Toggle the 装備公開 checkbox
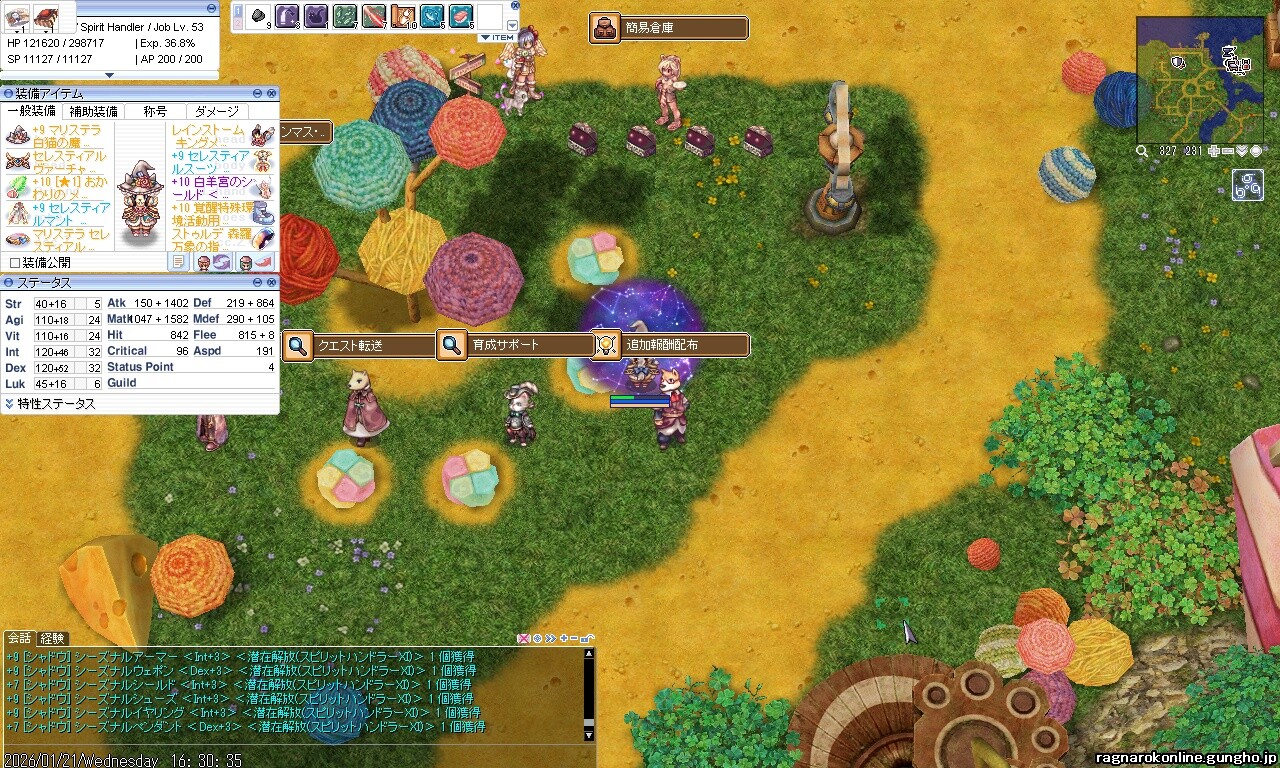1280x768 pixels. coord(14,262)
